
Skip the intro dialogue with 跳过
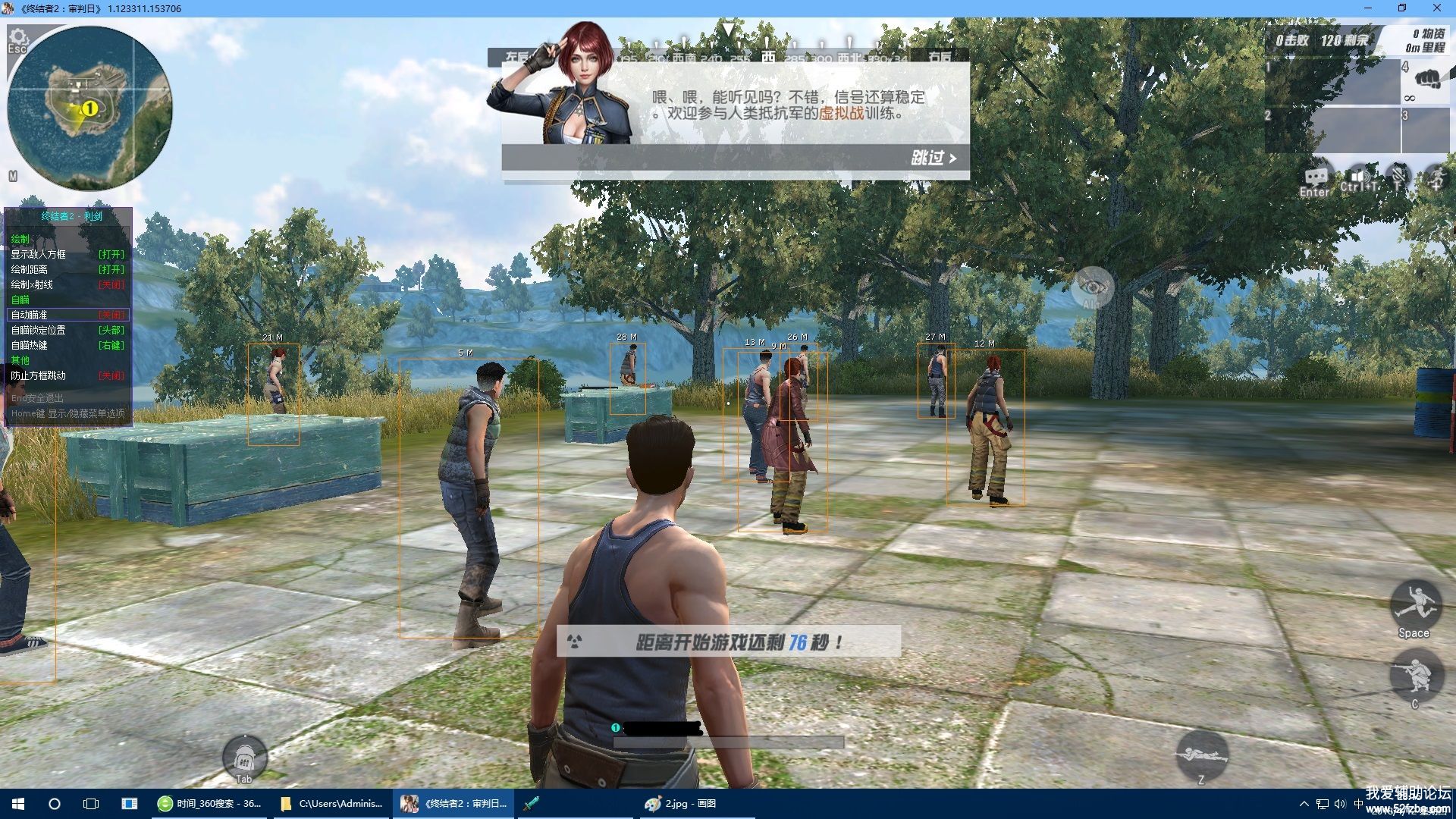[933, 158]
